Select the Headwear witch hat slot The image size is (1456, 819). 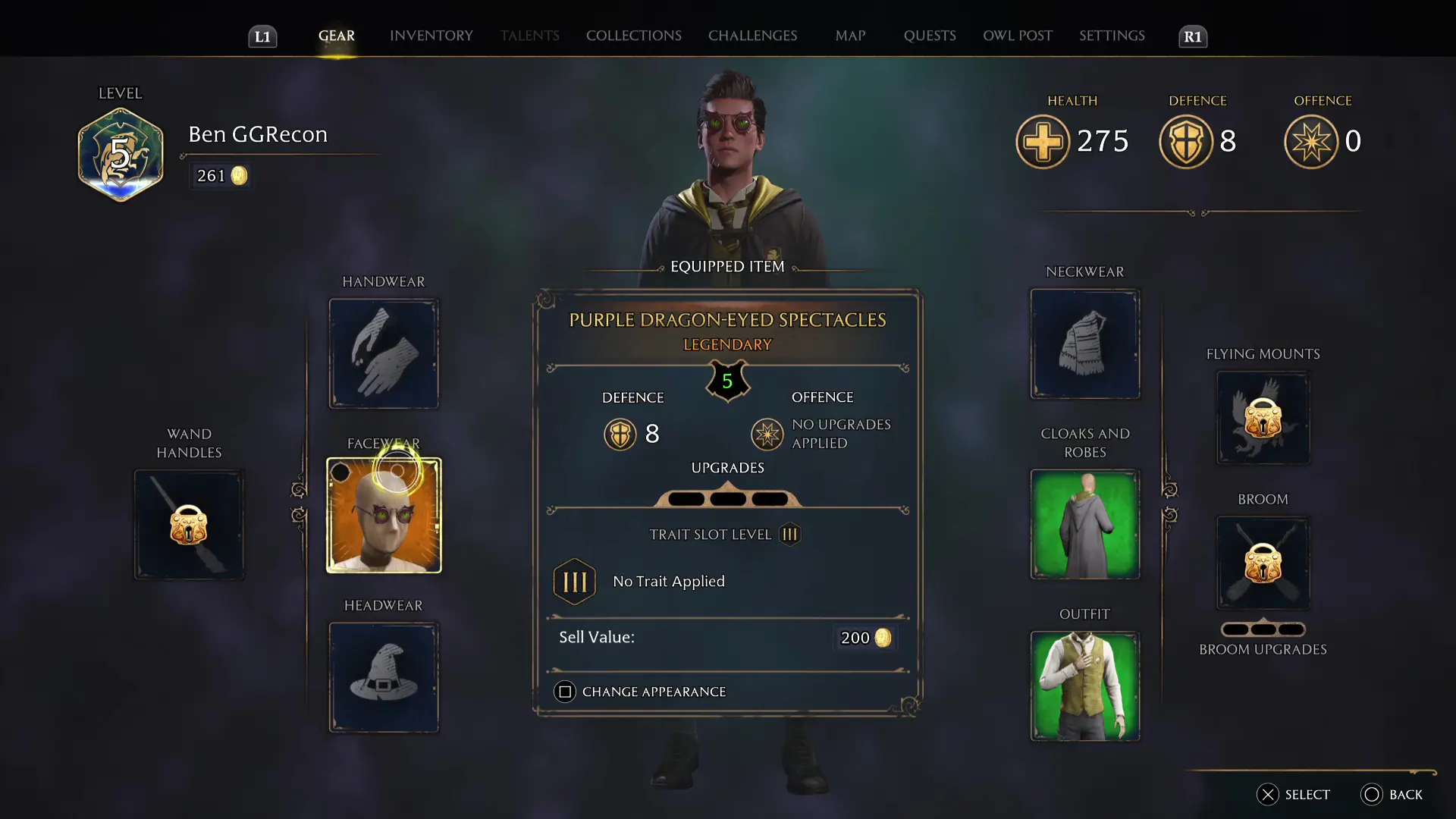click(x=384, y=677)
